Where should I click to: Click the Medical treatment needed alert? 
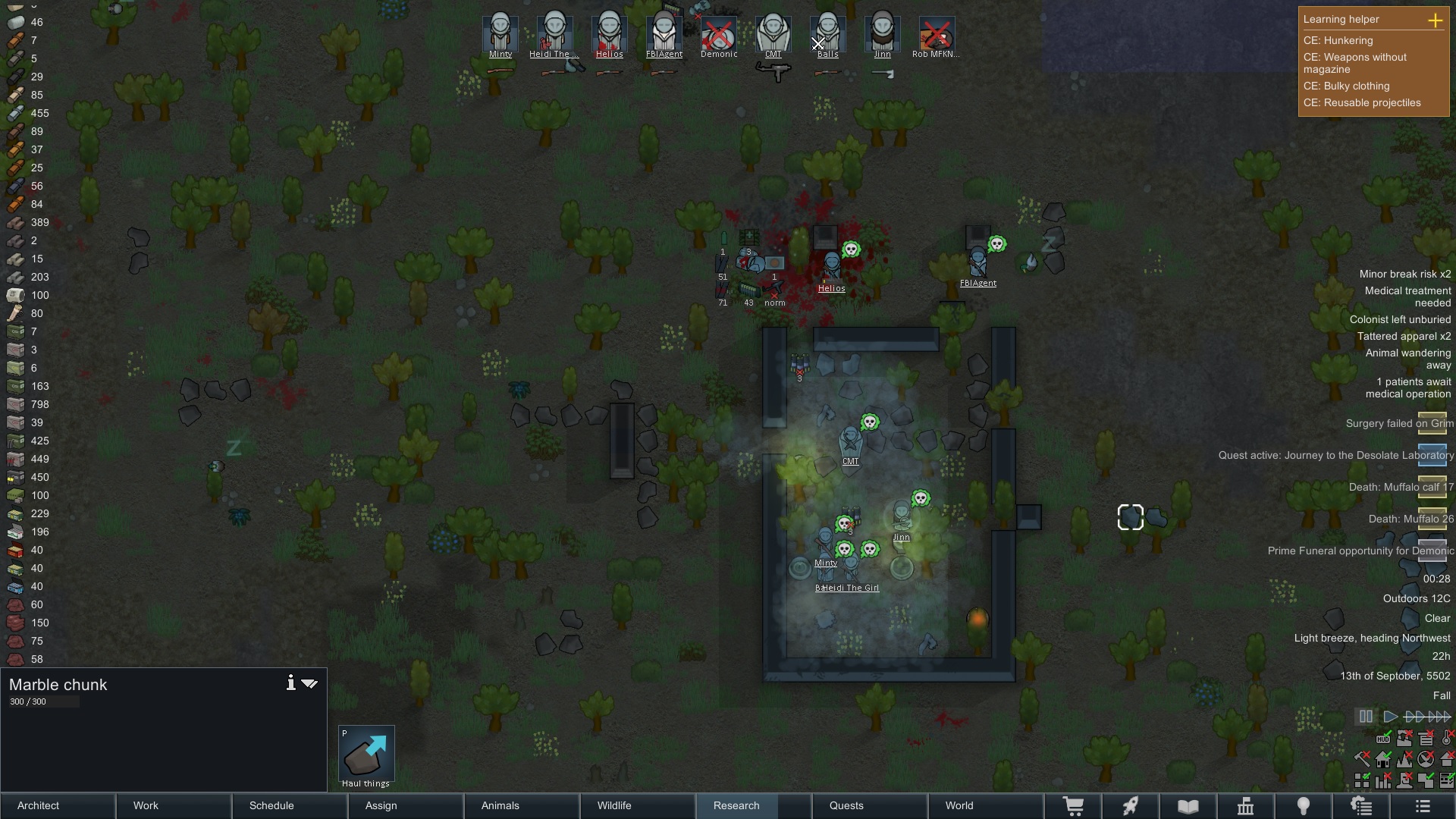(x=1407, y=297)
